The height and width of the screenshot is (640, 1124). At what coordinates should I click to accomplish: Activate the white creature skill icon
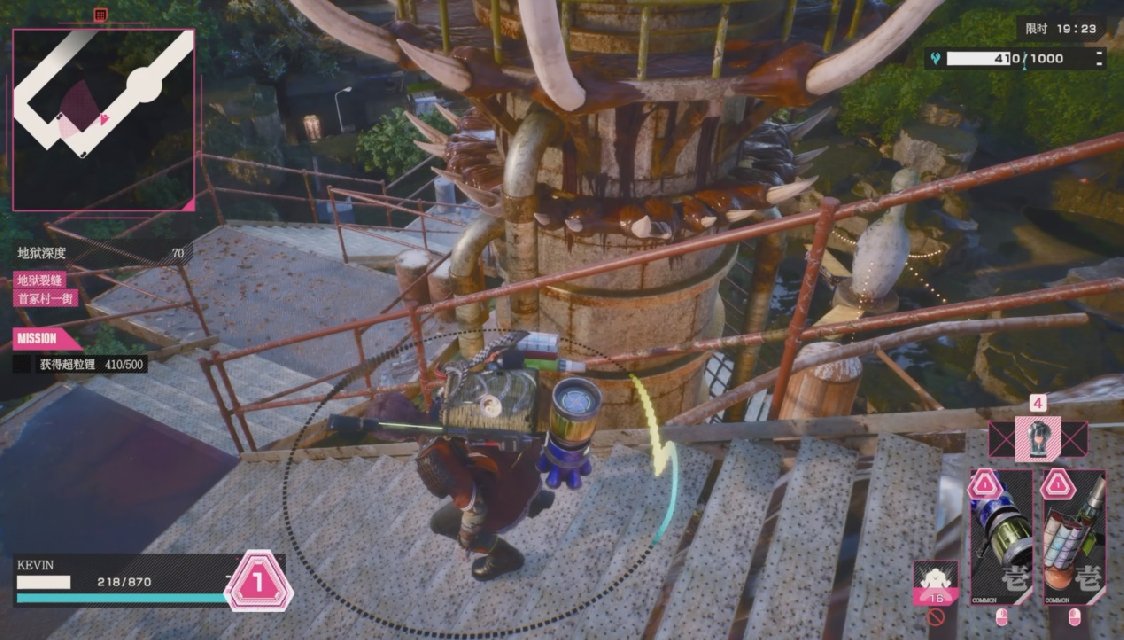[936, 581]
